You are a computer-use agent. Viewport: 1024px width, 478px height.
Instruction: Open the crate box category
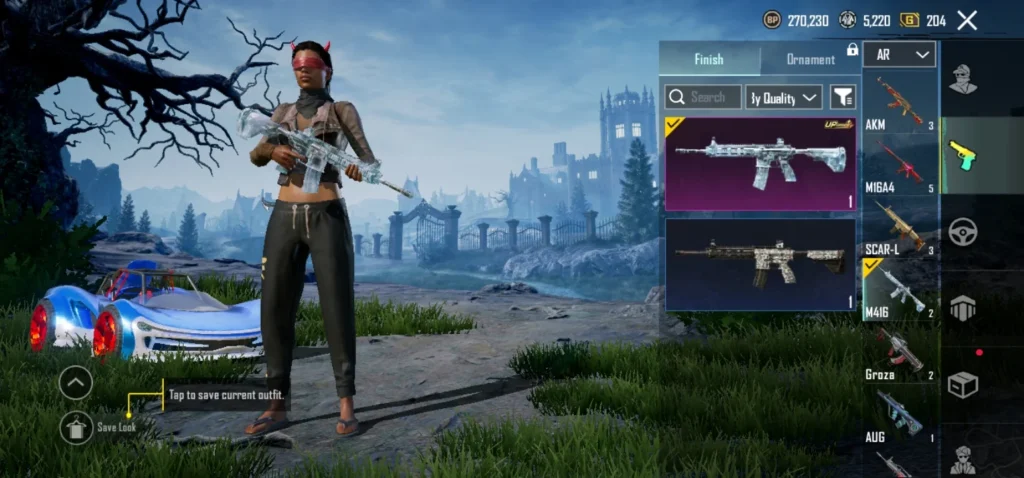pyautogui.click(x=963, y=385)
